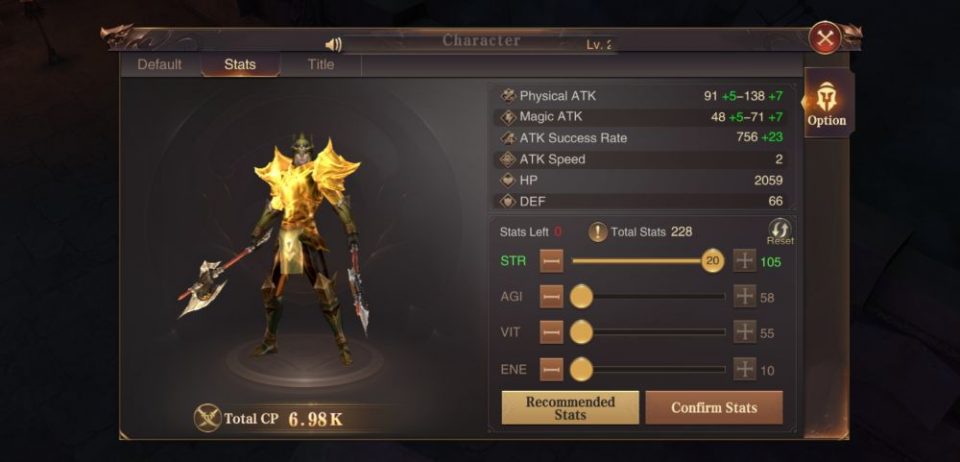This screenshot has width=960, height=462.
Task: Decrease STR by one point
Action: click(551, 262)
